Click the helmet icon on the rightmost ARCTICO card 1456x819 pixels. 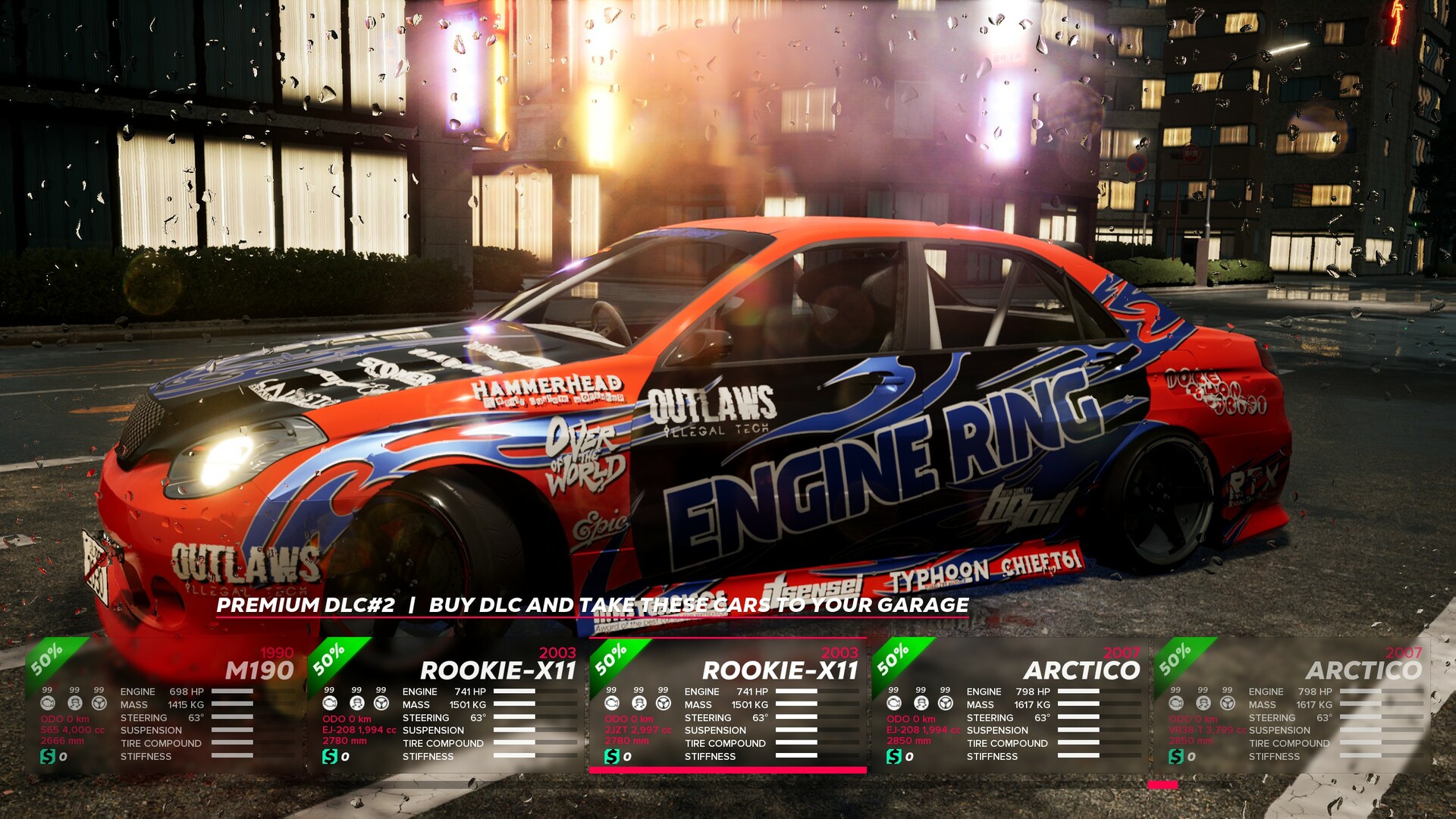(1203, 704)
